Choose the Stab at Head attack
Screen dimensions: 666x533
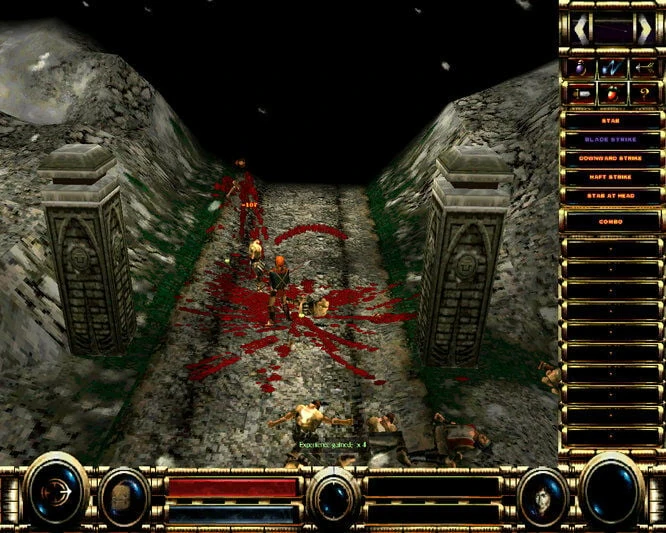[x=613, y=196]
